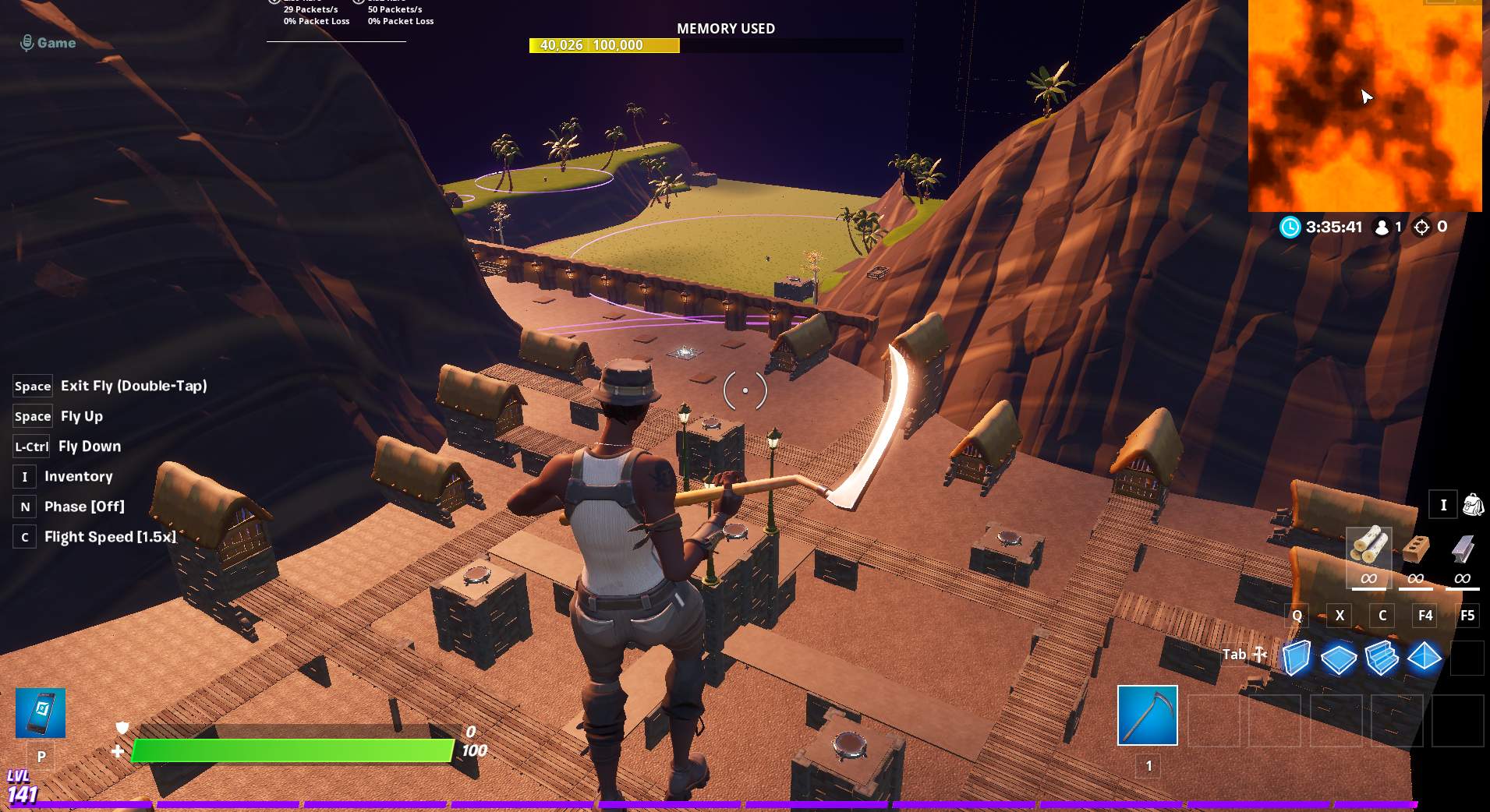The width and height of the screenshot is (1490, 812).
Task: Switch to brick building material
Action: pos(1415,549)
